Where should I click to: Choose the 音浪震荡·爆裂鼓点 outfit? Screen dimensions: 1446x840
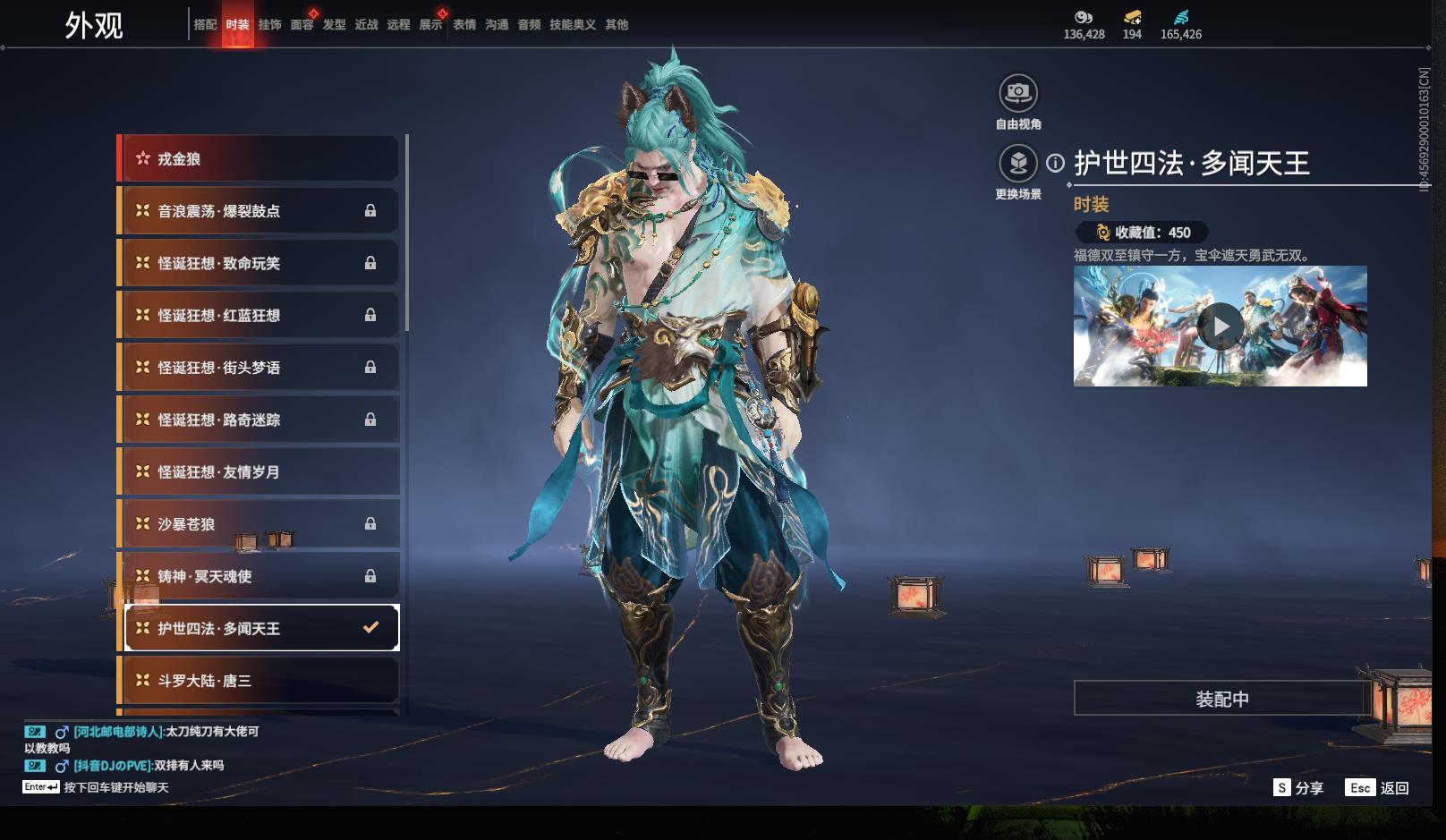pos(259,211)
